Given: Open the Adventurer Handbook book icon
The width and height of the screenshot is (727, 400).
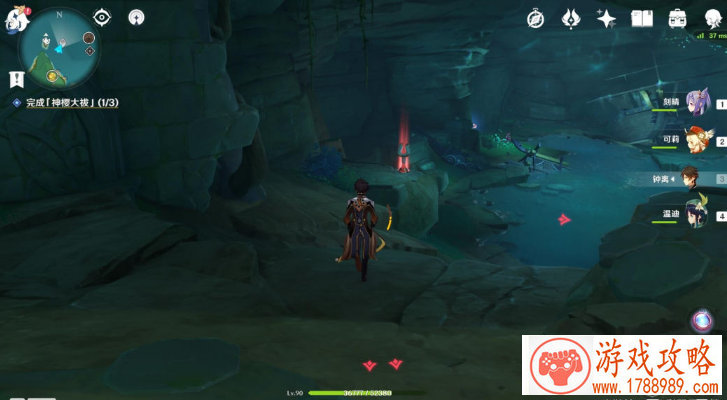Looking at the screenshot, I should (641, 18).
